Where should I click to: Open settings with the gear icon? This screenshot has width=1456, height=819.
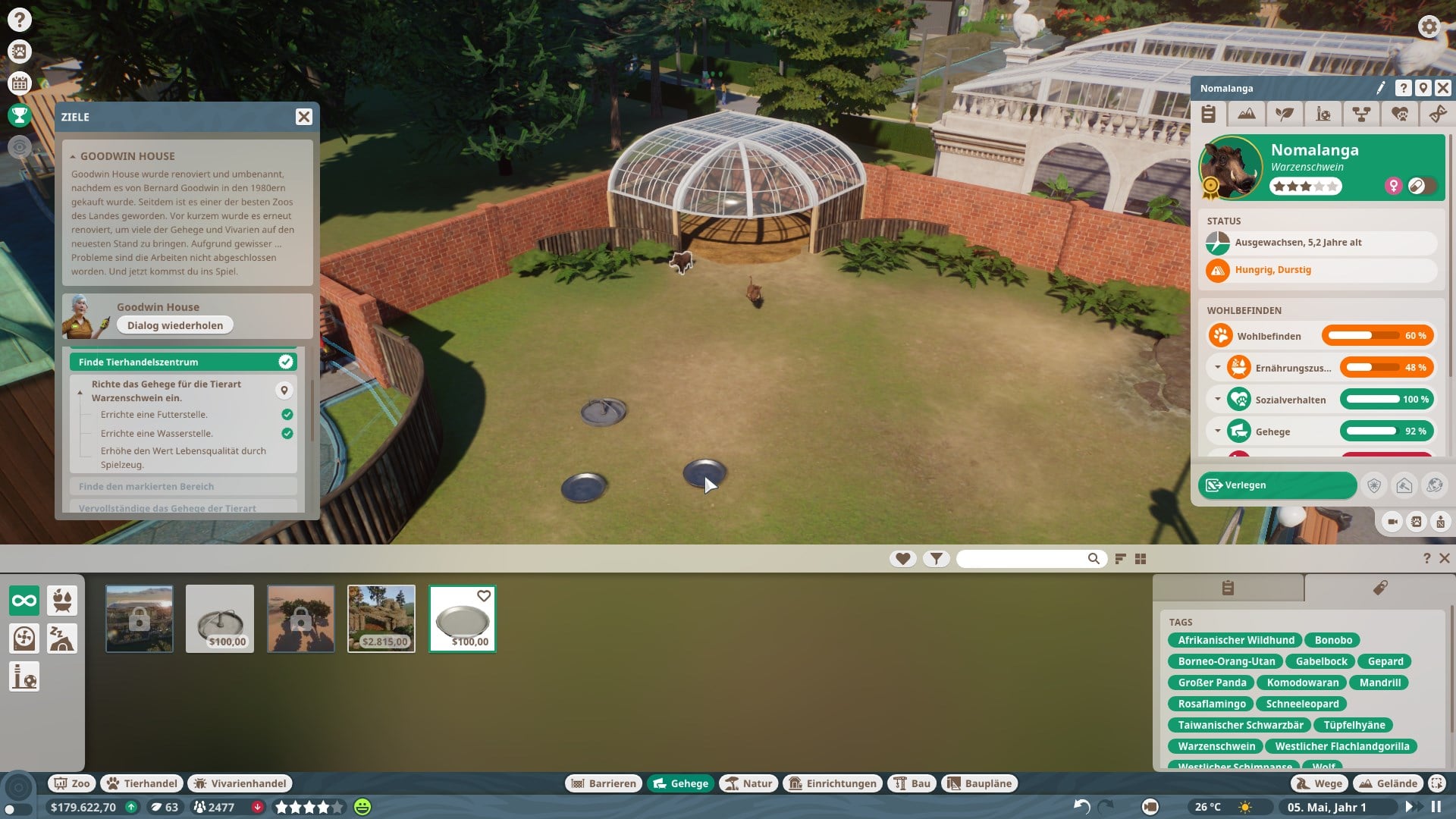pos(1429,27)
